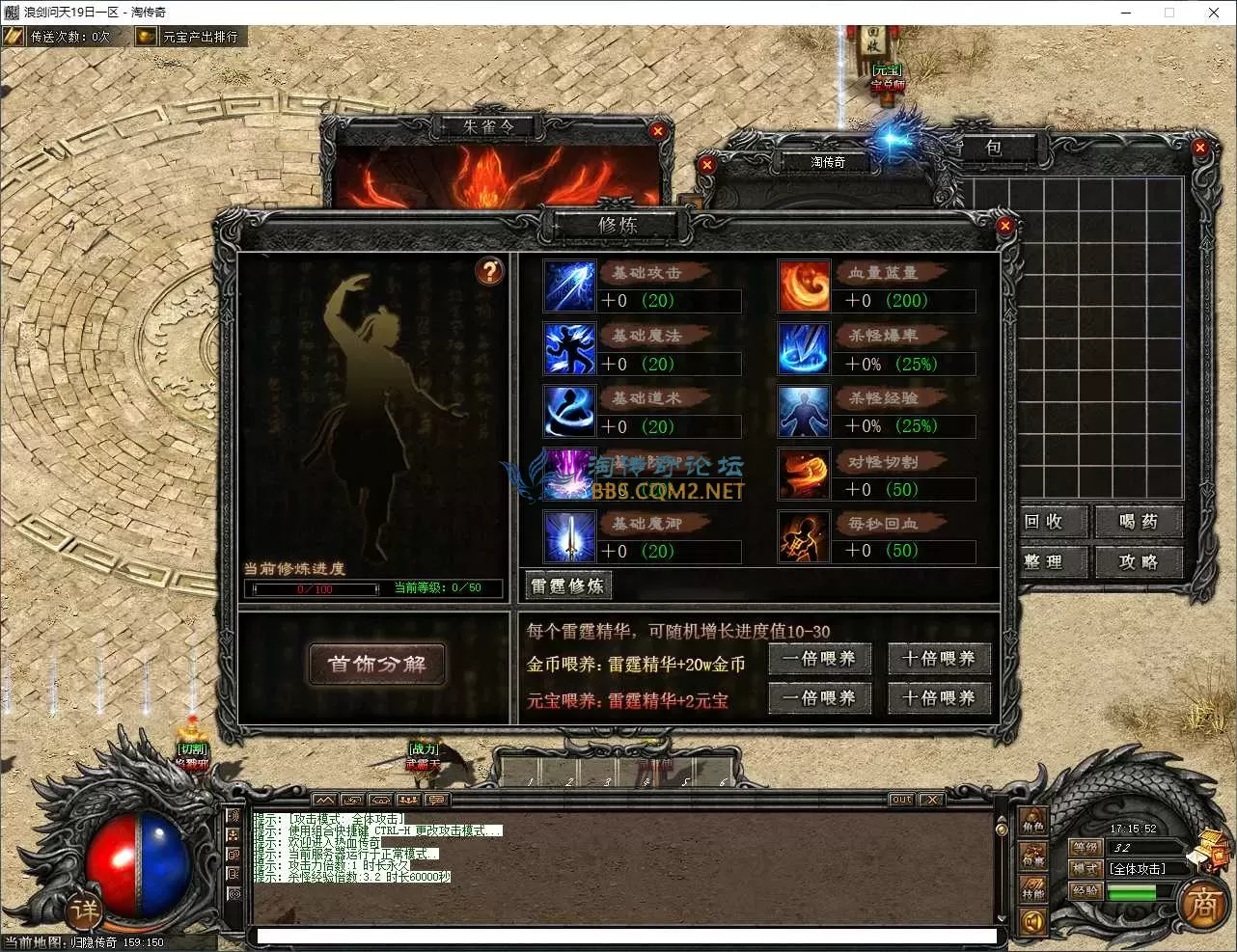
Task: Close the 修炼 cultivation window
Action: tap(1004, 226)
